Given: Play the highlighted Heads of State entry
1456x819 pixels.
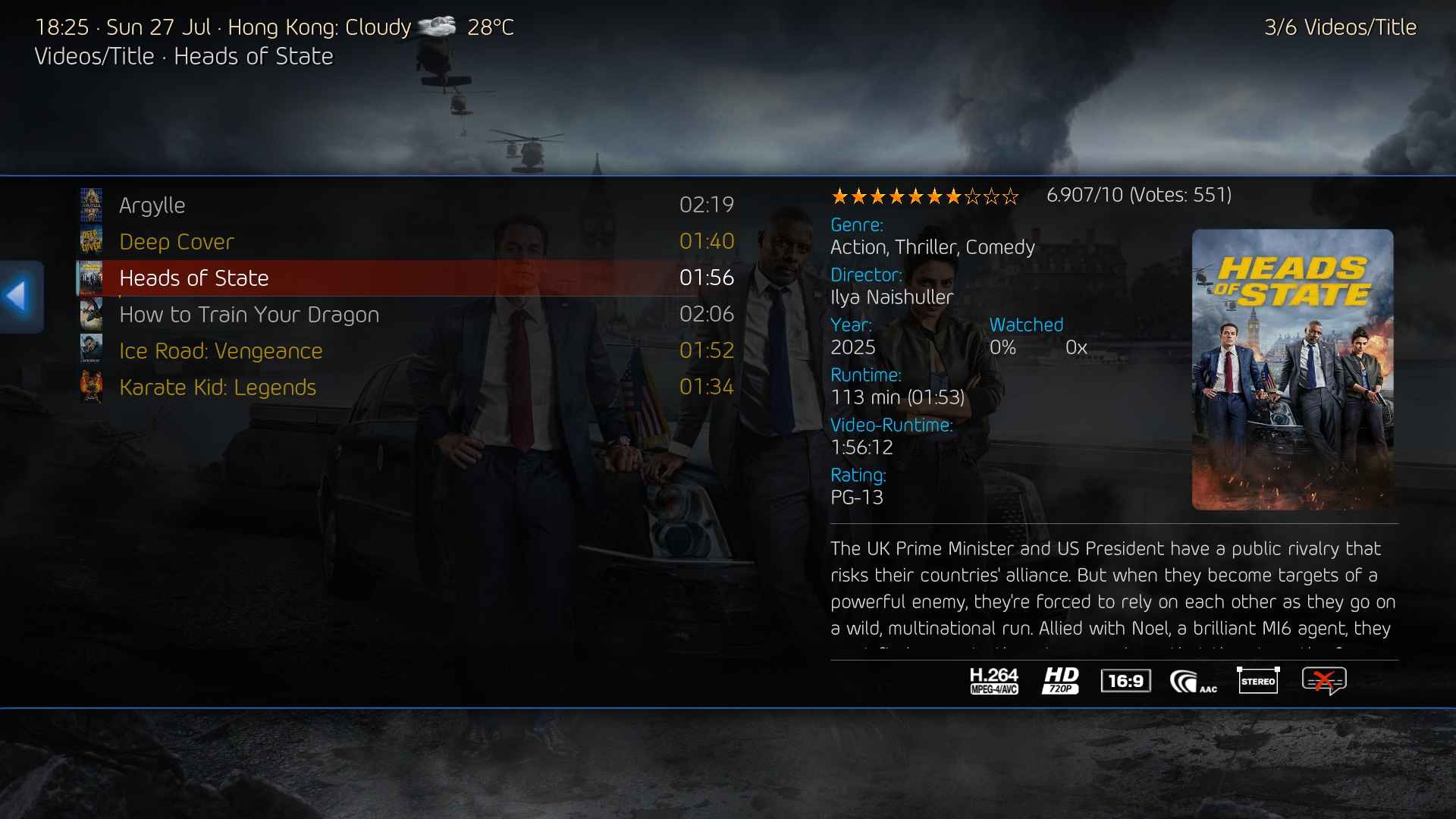Looking at the screenshot, I should point(193,278).
